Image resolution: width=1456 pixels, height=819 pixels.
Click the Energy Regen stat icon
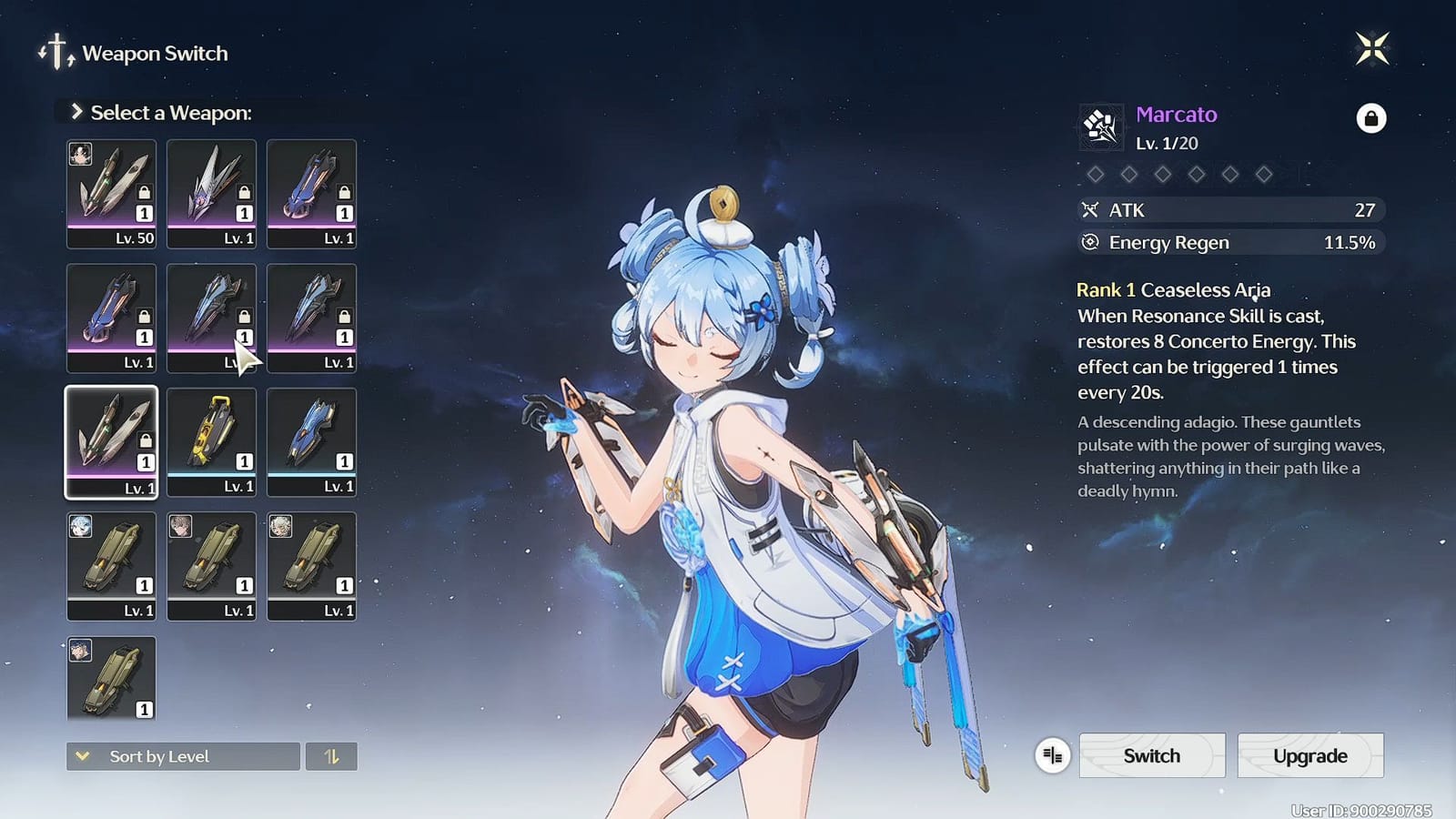[1090, 242]
